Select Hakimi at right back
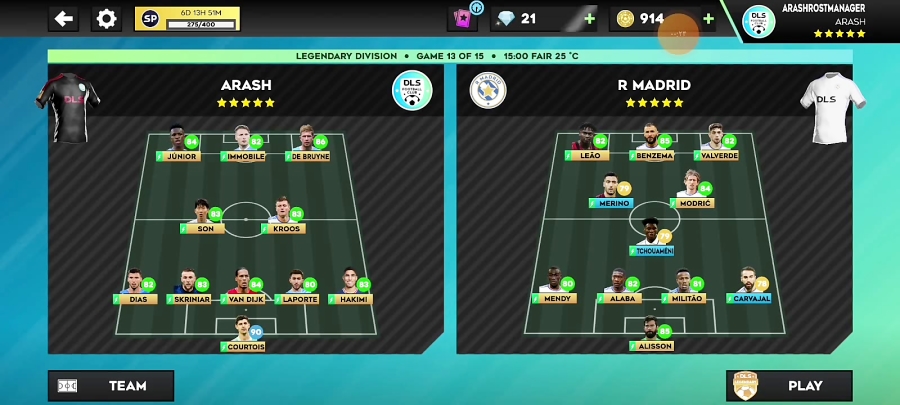900x405 pixels. (351, 286)
